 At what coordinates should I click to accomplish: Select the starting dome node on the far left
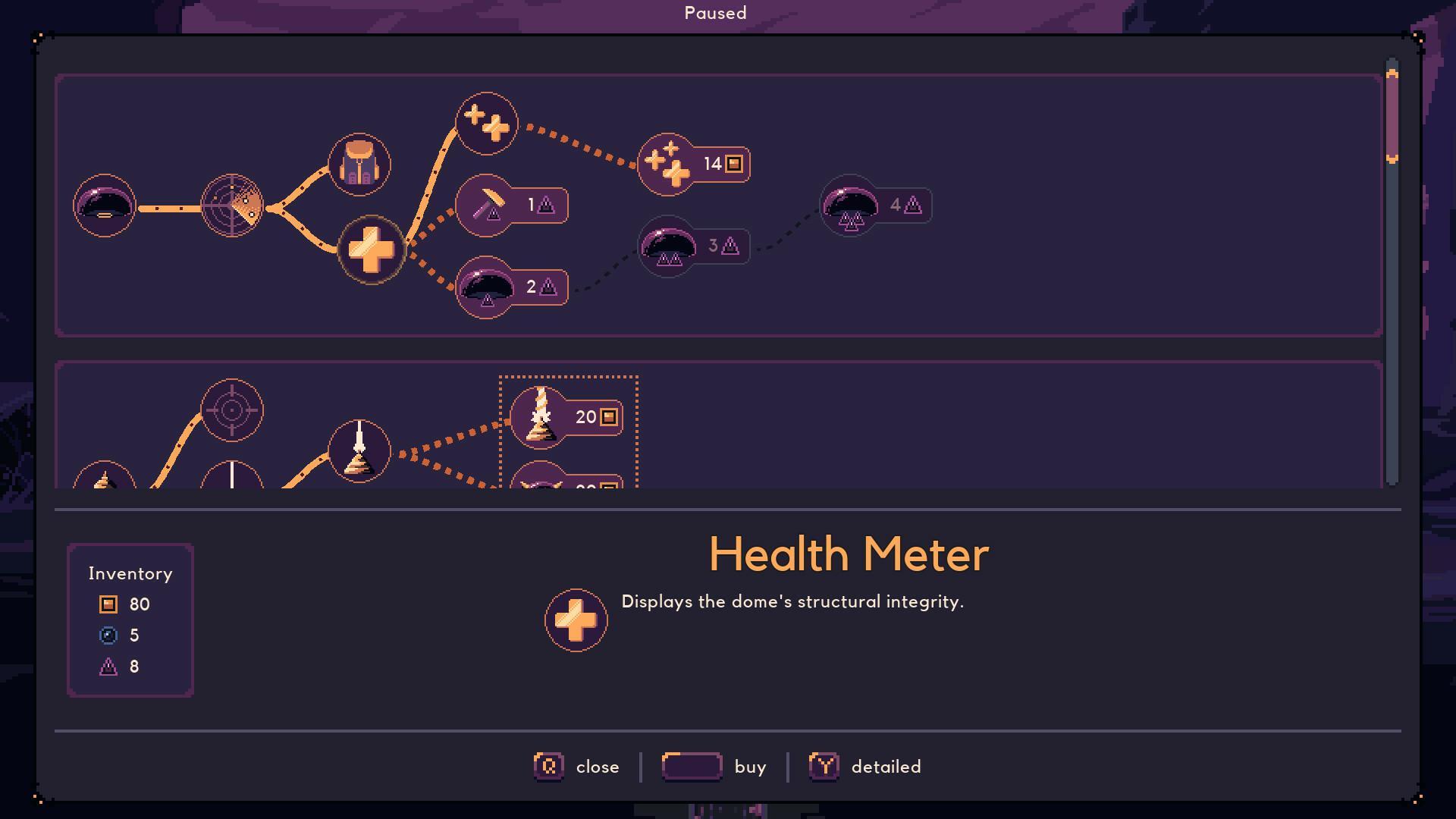[x=105, y=206]
